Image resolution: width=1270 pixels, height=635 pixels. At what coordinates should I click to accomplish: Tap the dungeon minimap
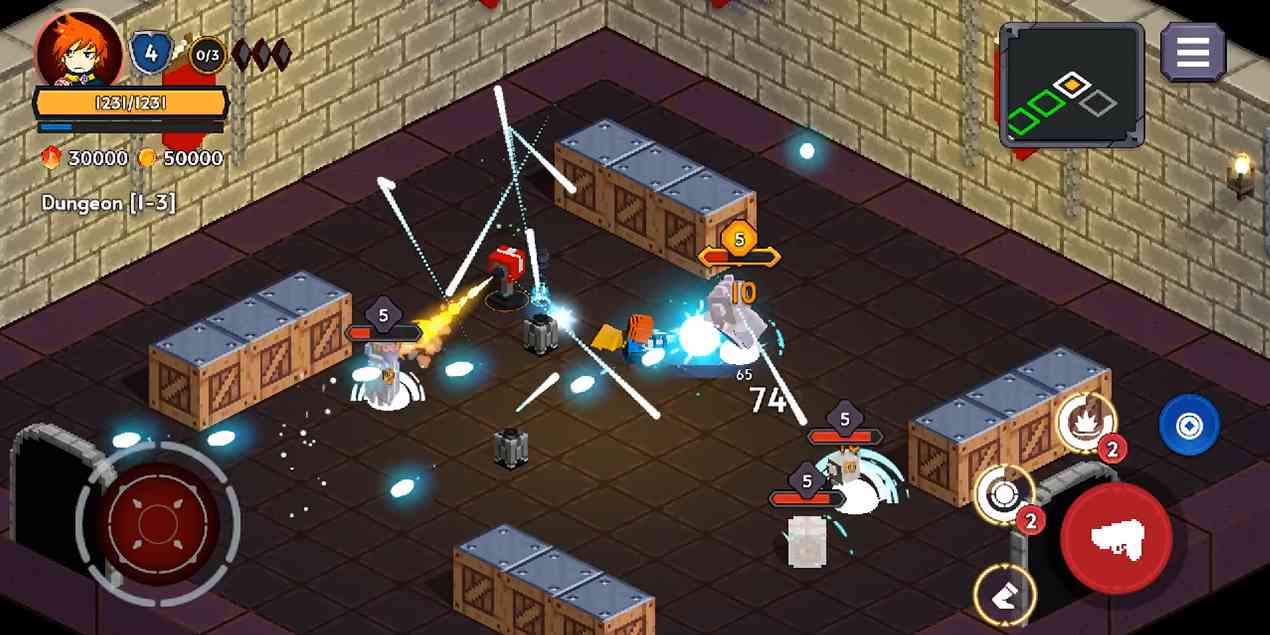1072,84
